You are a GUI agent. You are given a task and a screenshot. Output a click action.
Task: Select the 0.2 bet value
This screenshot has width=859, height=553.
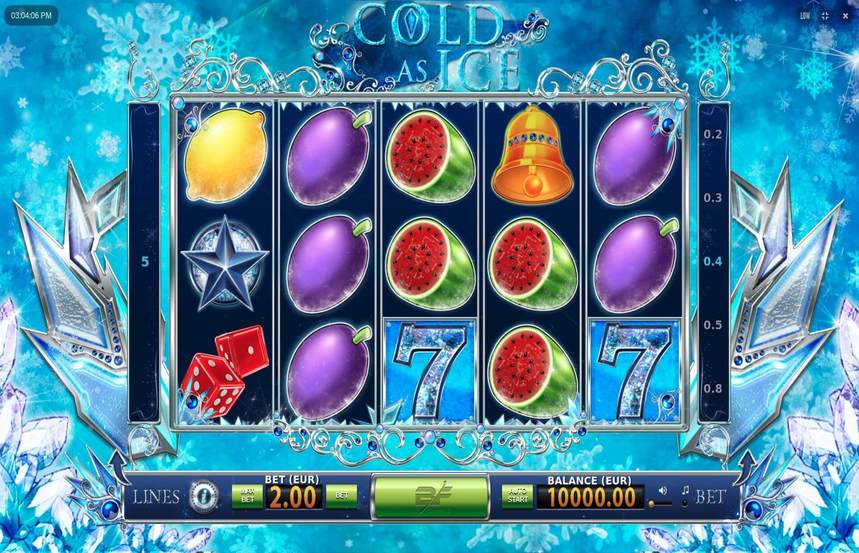click(x=712, y=134)
